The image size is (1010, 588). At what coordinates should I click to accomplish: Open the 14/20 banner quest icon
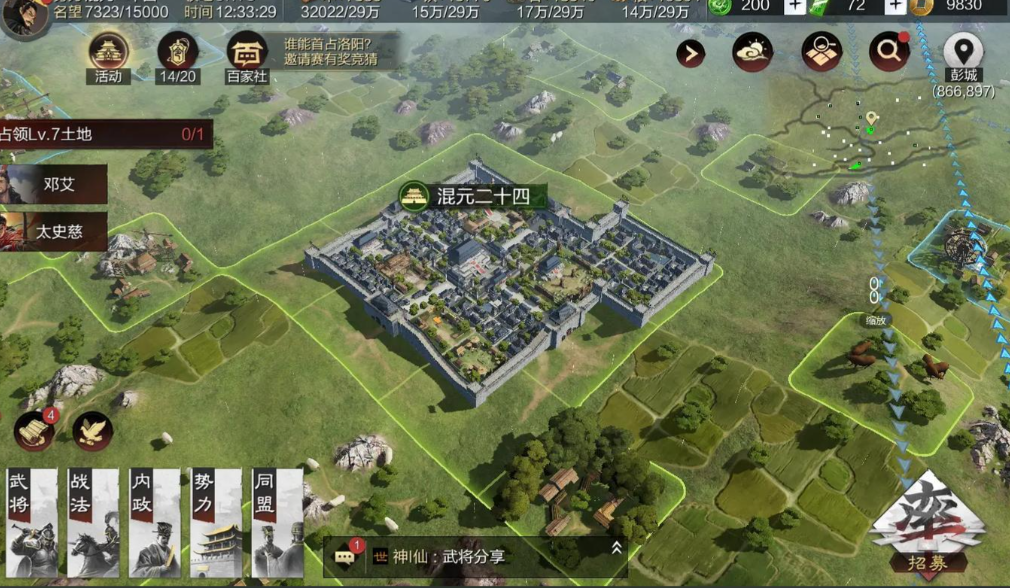tap(176, 55)
